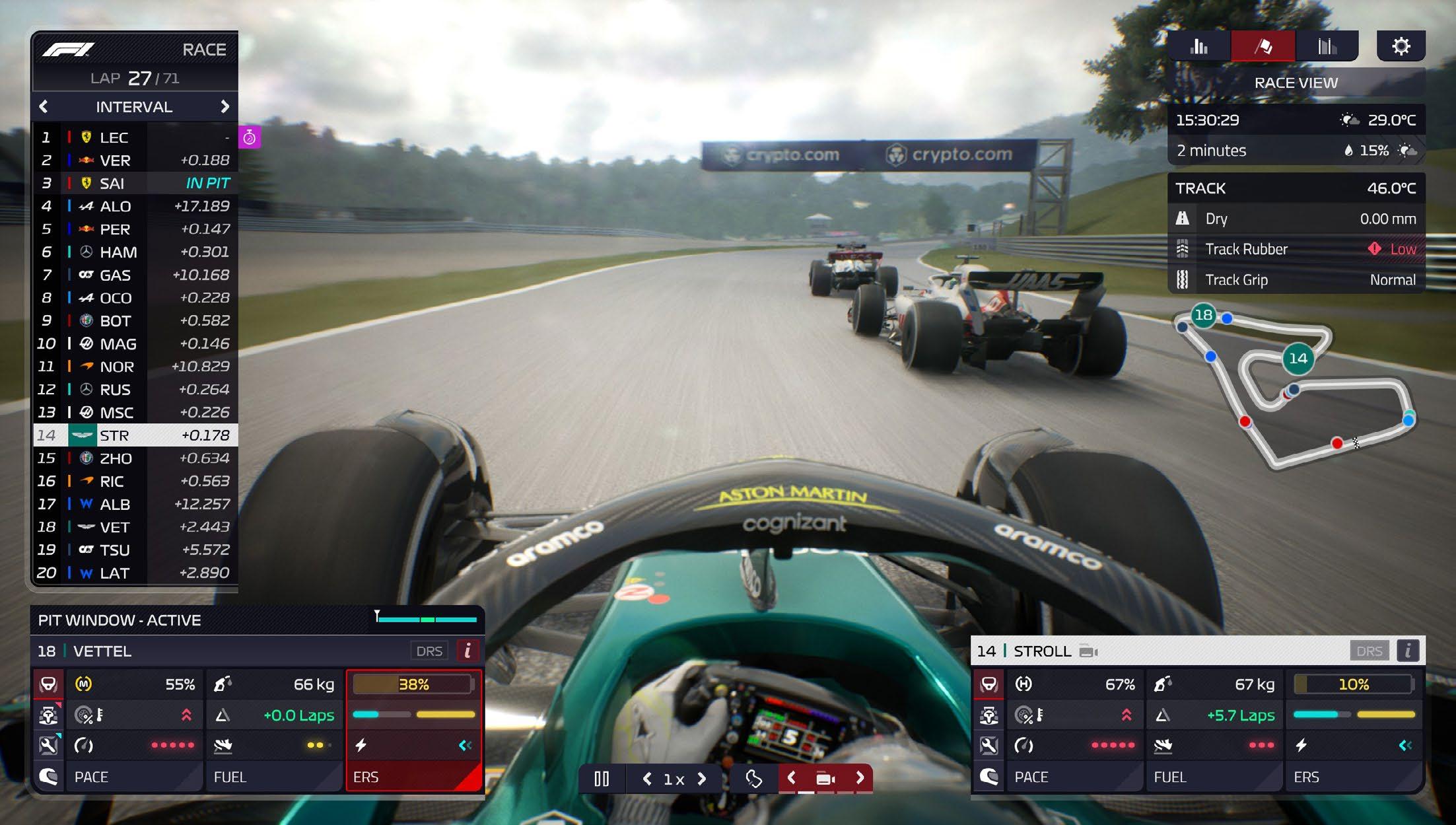Viewport: 1456px width, 825px height.
Task: Decrease the simulation speed from 1x
Action: [x=647, y=779]
